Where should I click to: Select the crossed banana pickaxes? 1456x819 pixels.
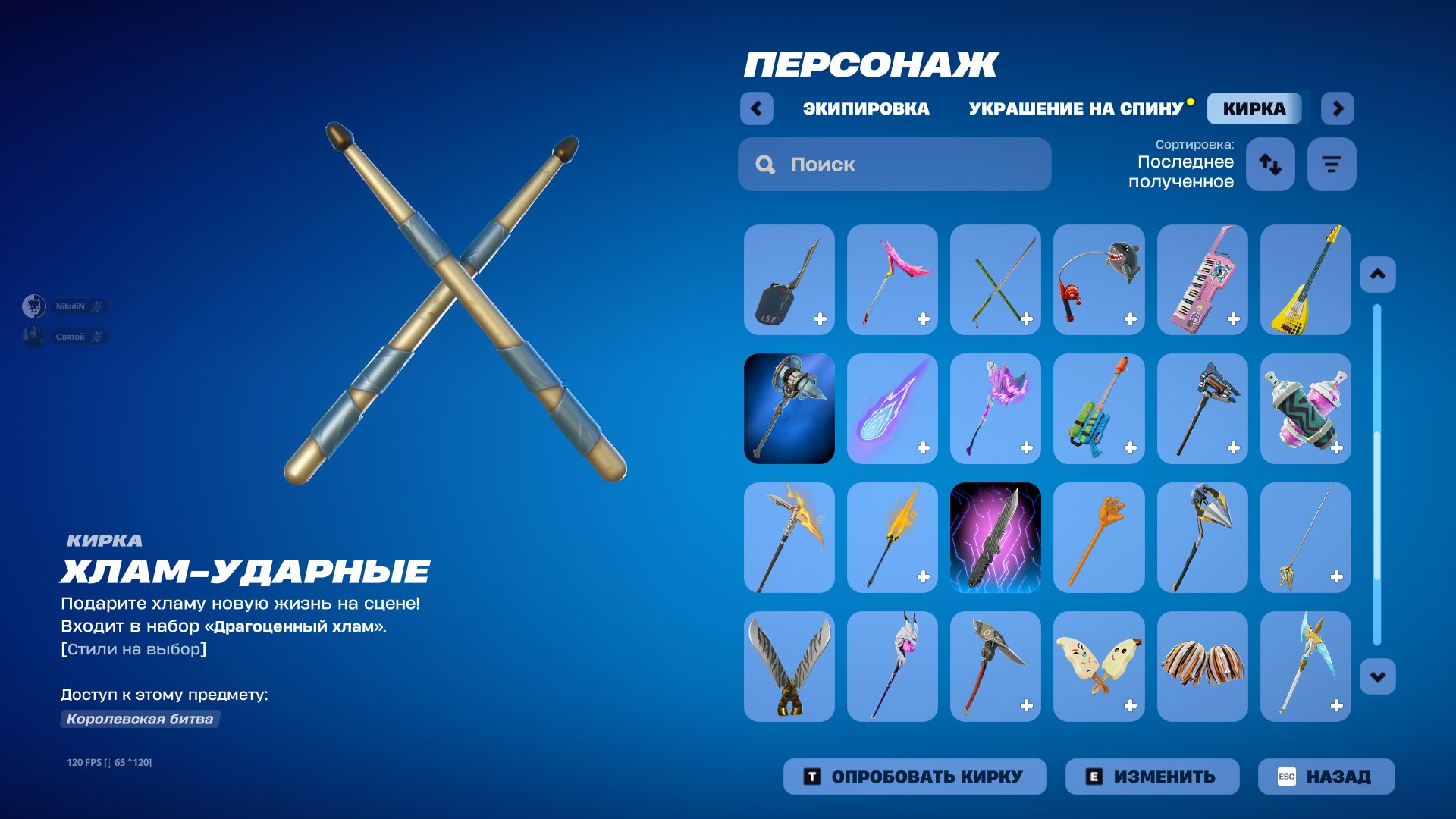1099,666
